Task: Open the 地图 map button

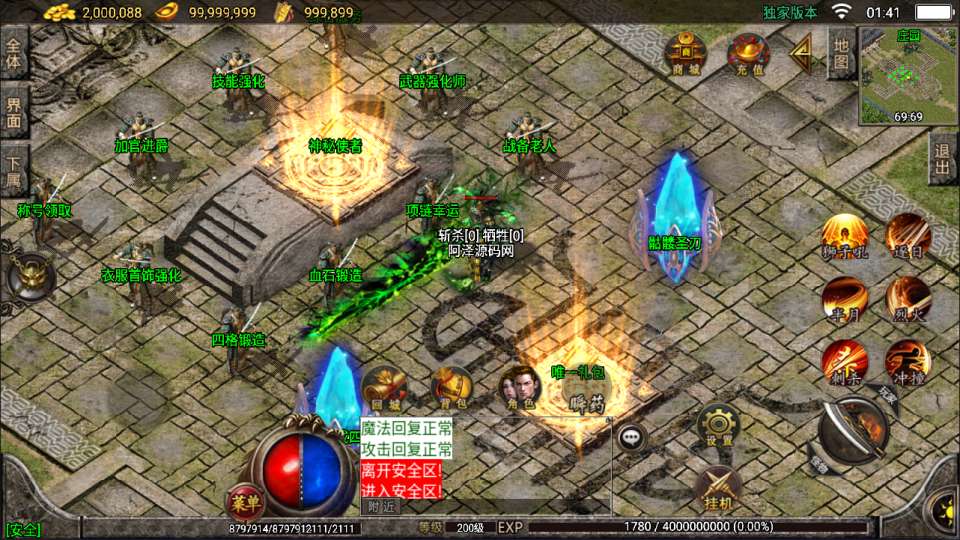Action: (842, 52)
